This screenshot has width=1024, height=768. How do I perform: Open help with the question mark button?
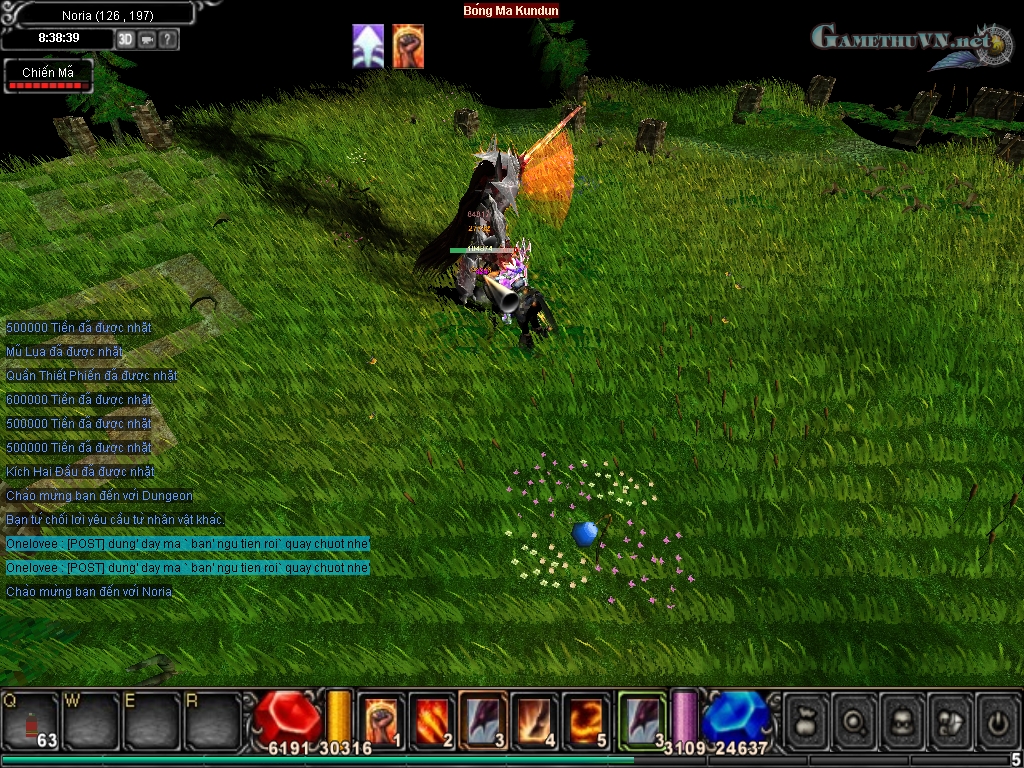(168, 39)
